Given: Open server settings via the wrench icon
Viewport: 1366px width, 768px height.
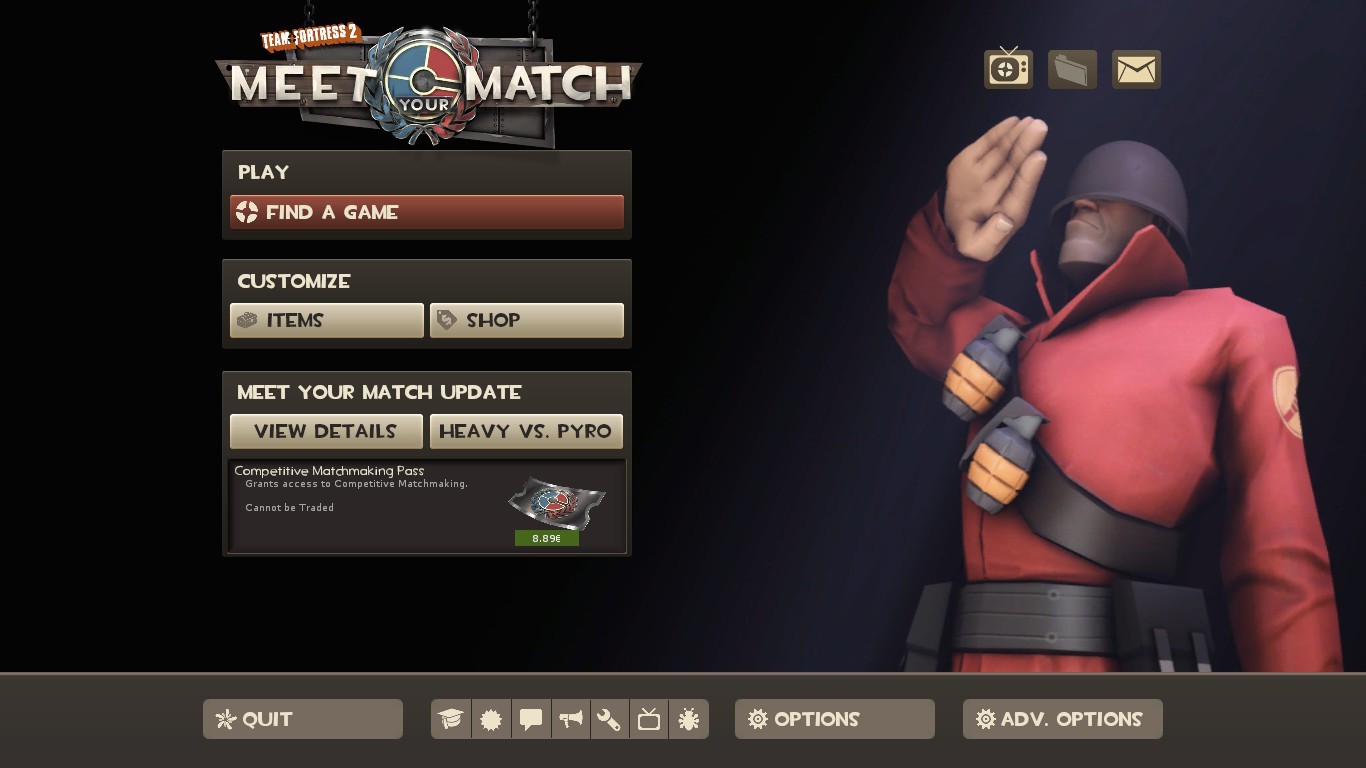Looking at the screenshot, I should [609, 719].
